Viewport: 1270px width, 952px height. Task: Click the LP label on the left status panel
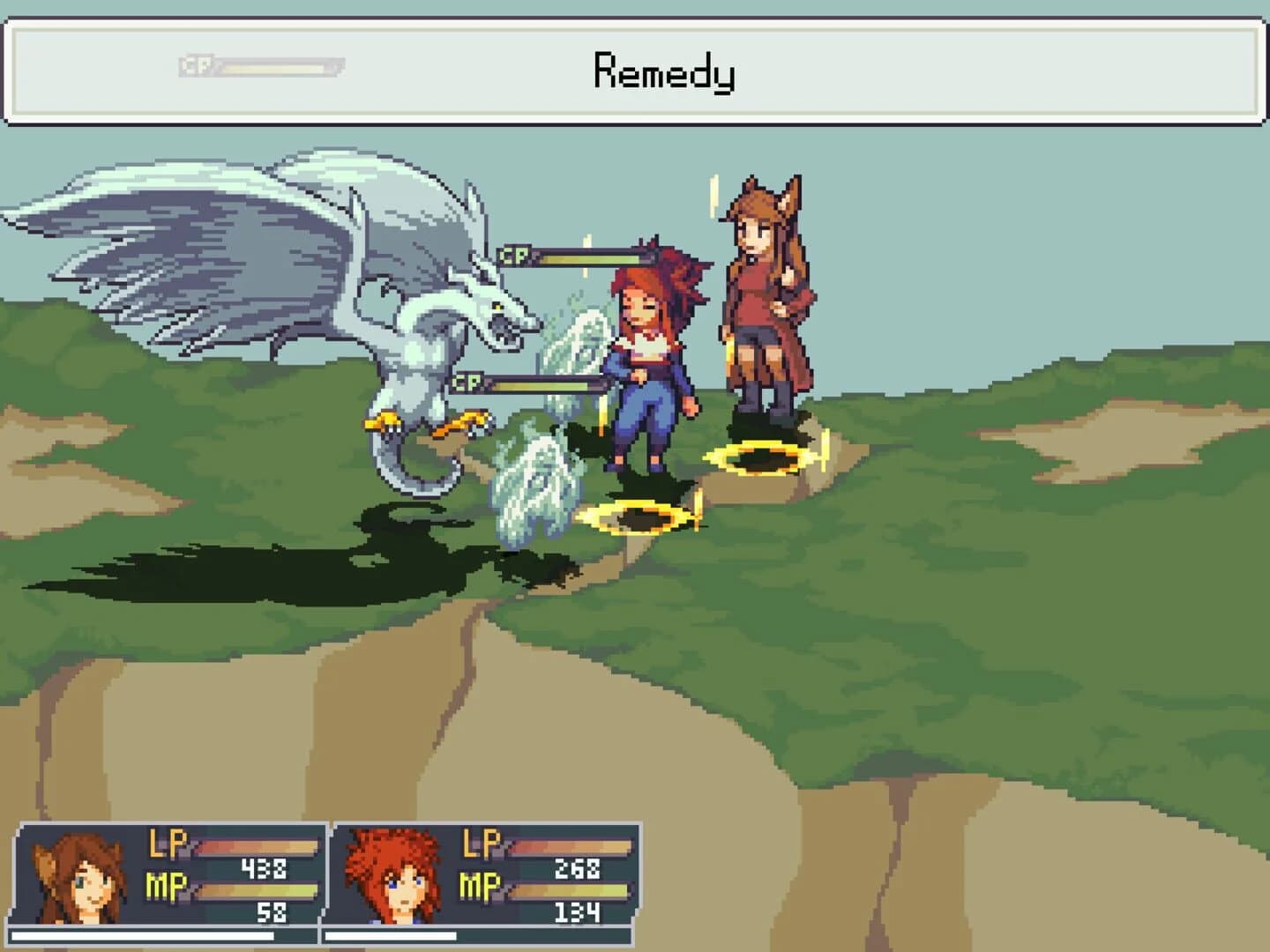(169, 844)
